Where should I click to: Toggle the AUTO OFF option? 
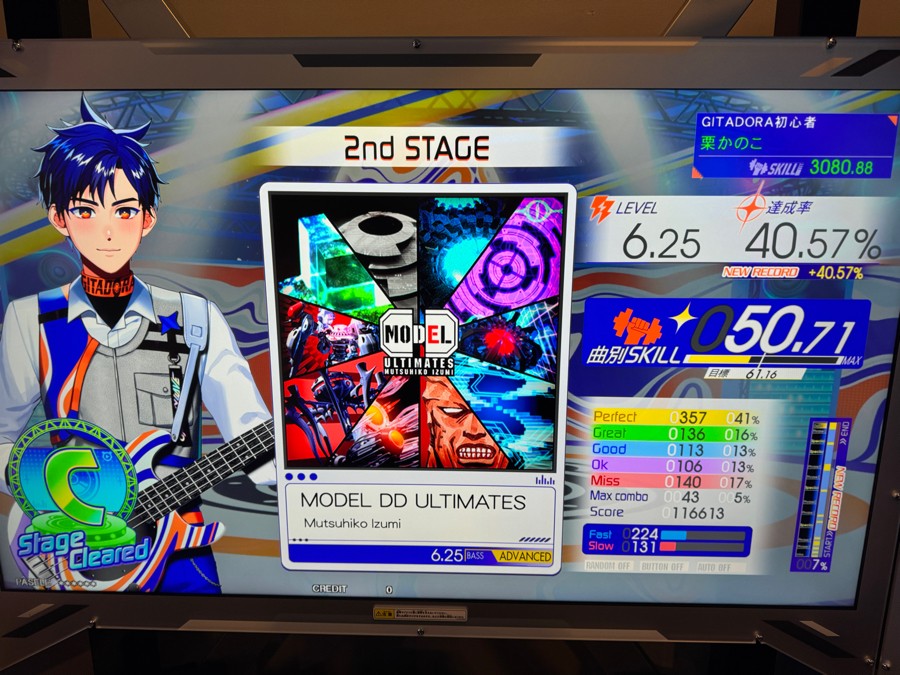715,566
